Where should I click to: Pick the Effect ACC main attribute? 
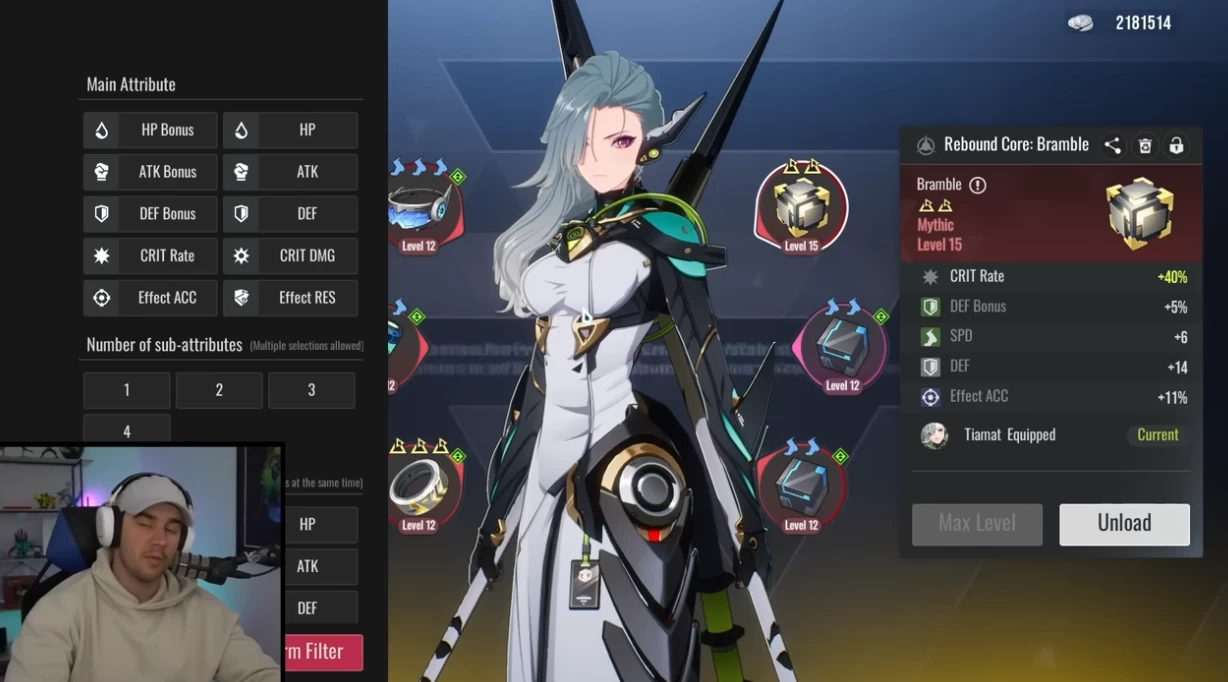pos(150,298)
